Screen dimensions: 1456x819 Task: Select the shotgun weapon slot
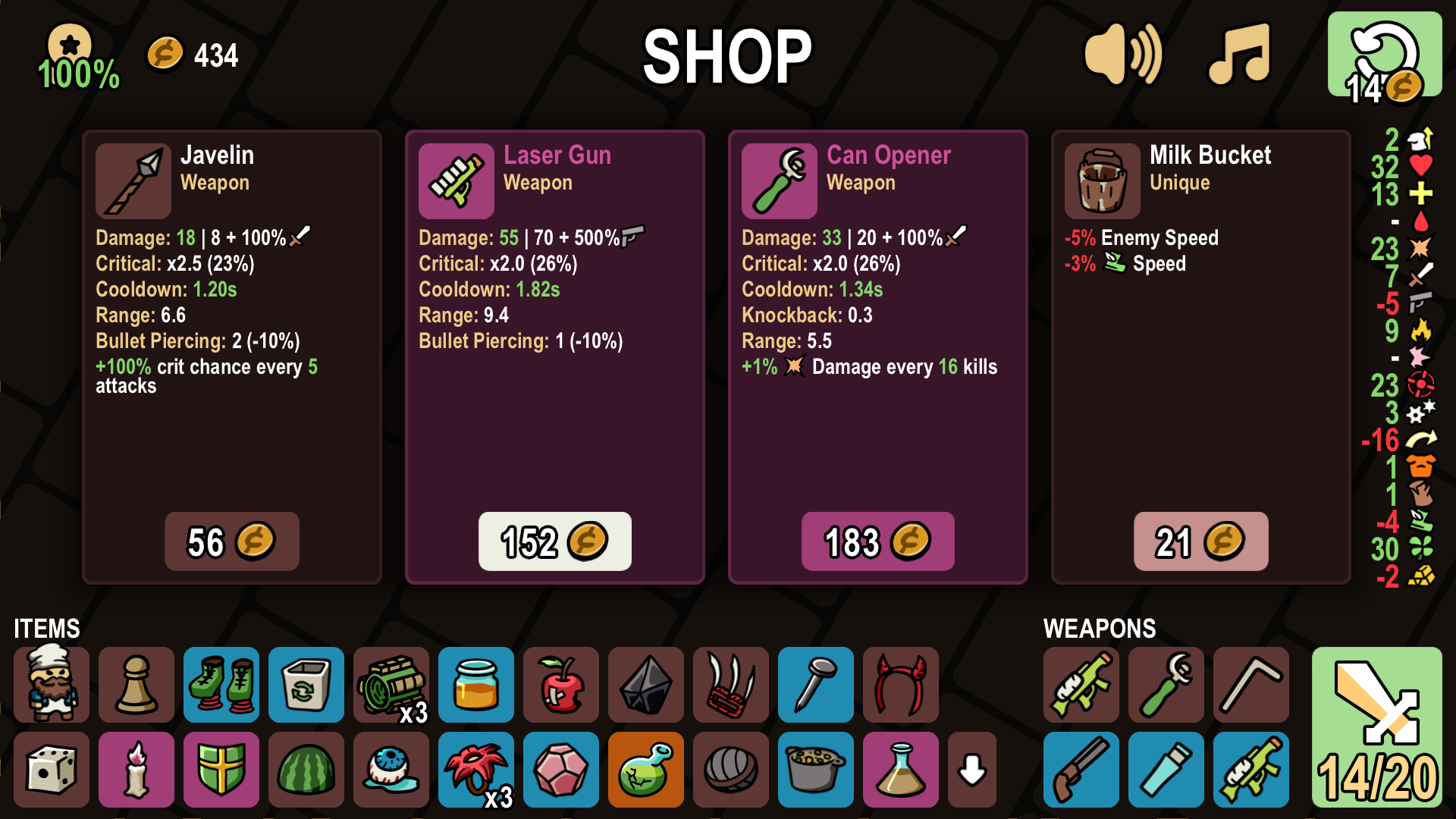pos(1081,770)
